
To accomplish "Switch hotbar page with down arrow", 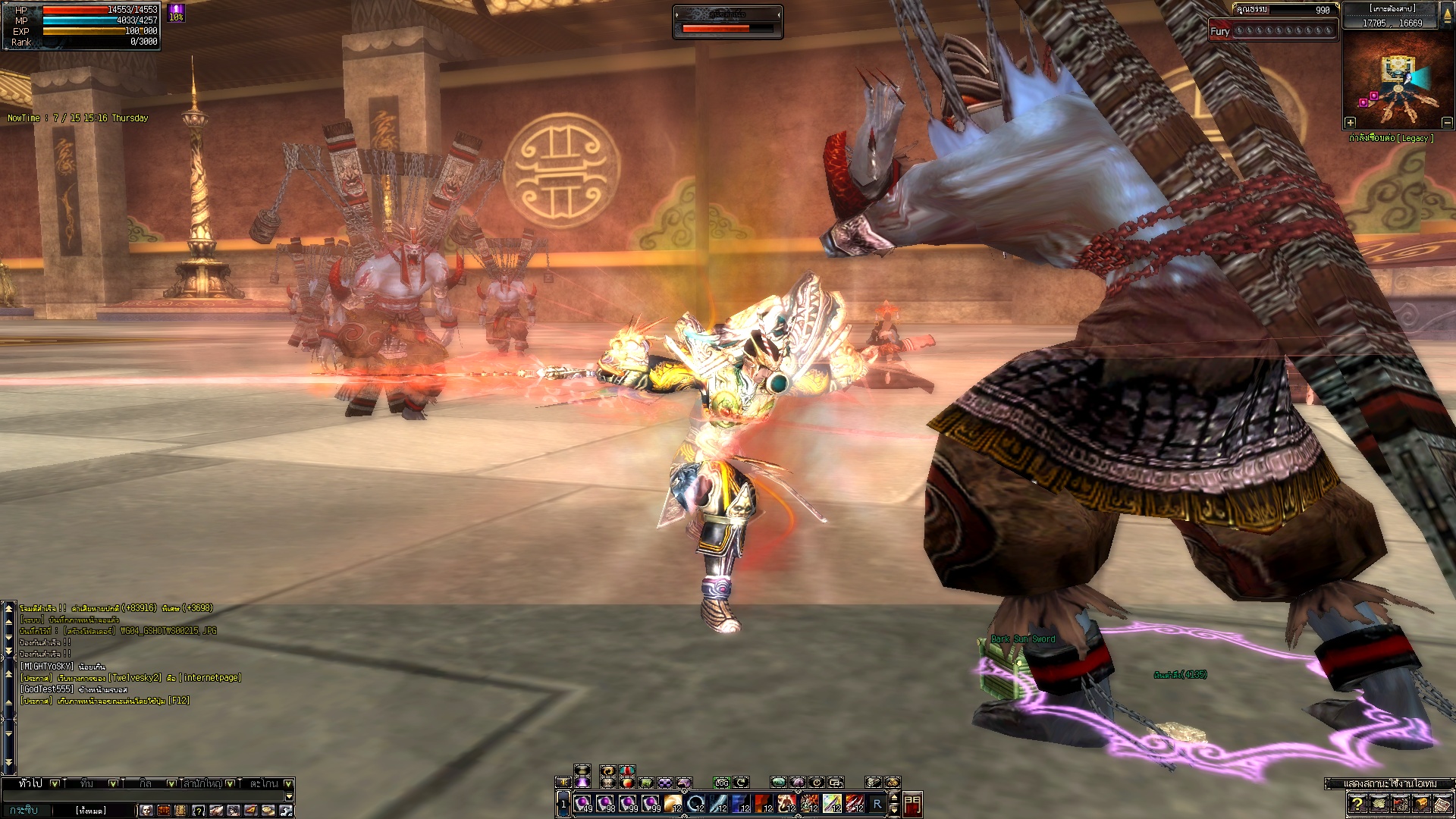I will tap(894, 810).
